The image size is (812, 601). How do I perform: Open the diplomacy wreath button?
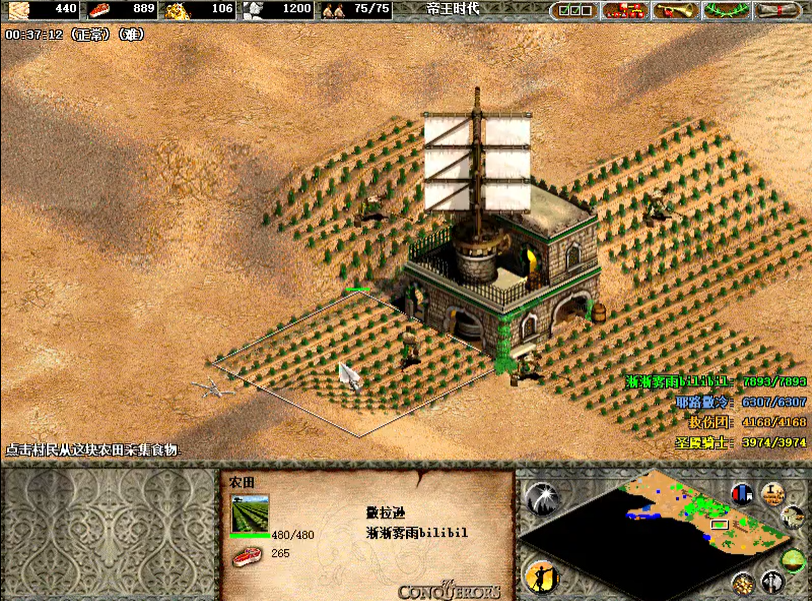728,10
